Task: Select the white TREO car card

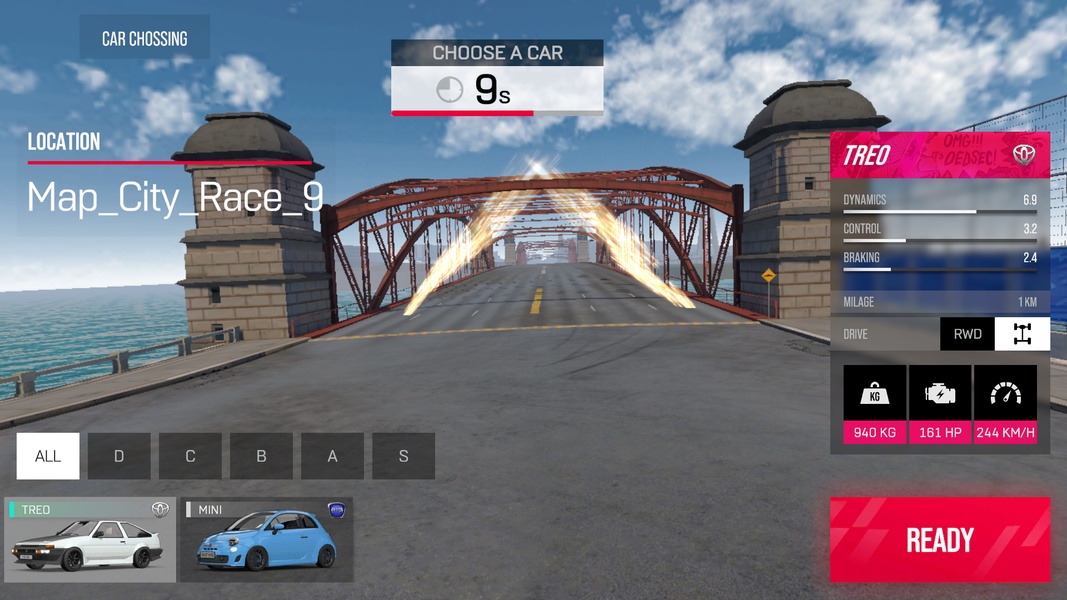Action: (90, 540)
